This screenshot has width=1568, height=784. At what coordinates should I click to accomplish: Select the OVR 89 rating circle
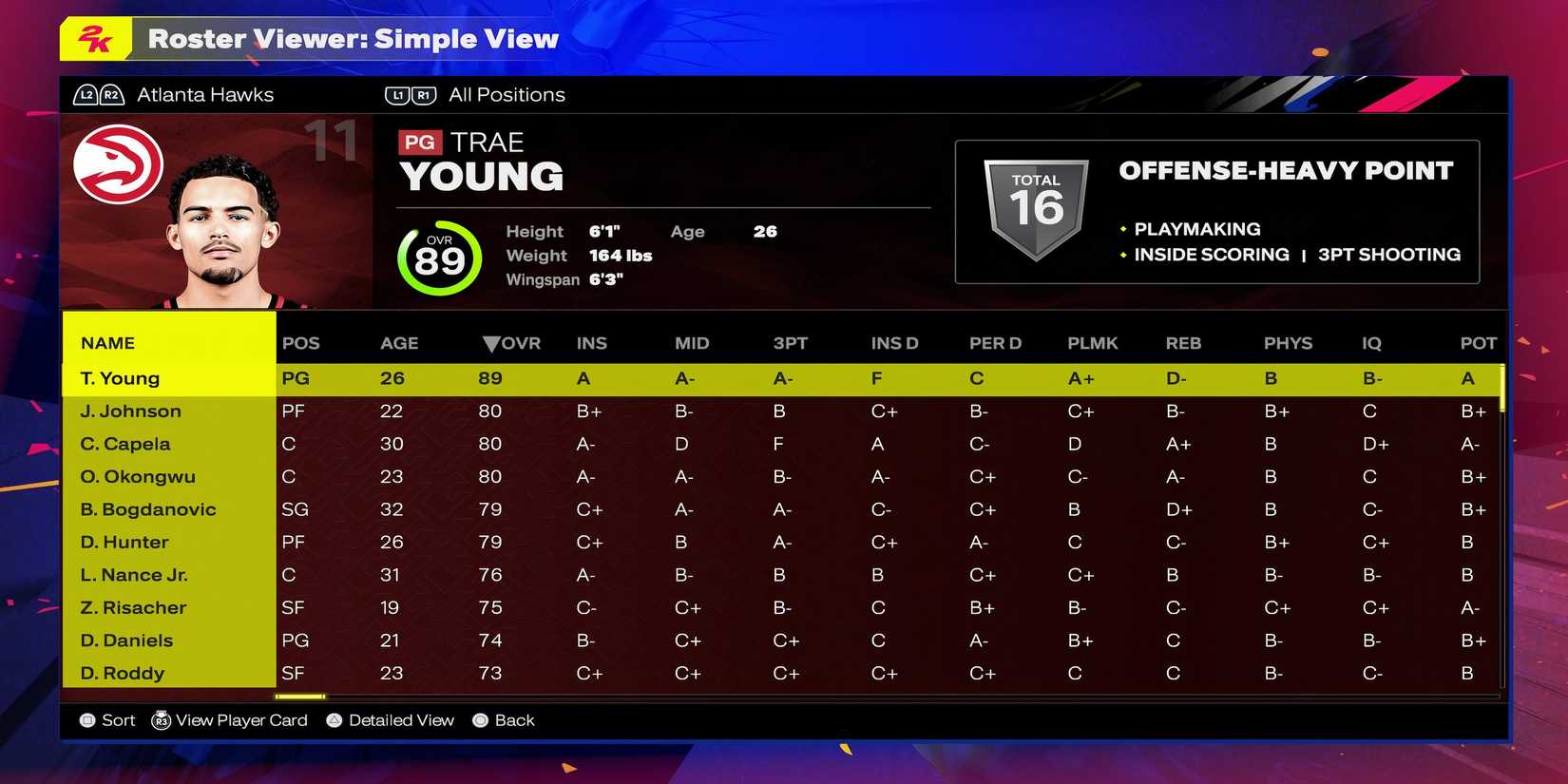point(439,258)
